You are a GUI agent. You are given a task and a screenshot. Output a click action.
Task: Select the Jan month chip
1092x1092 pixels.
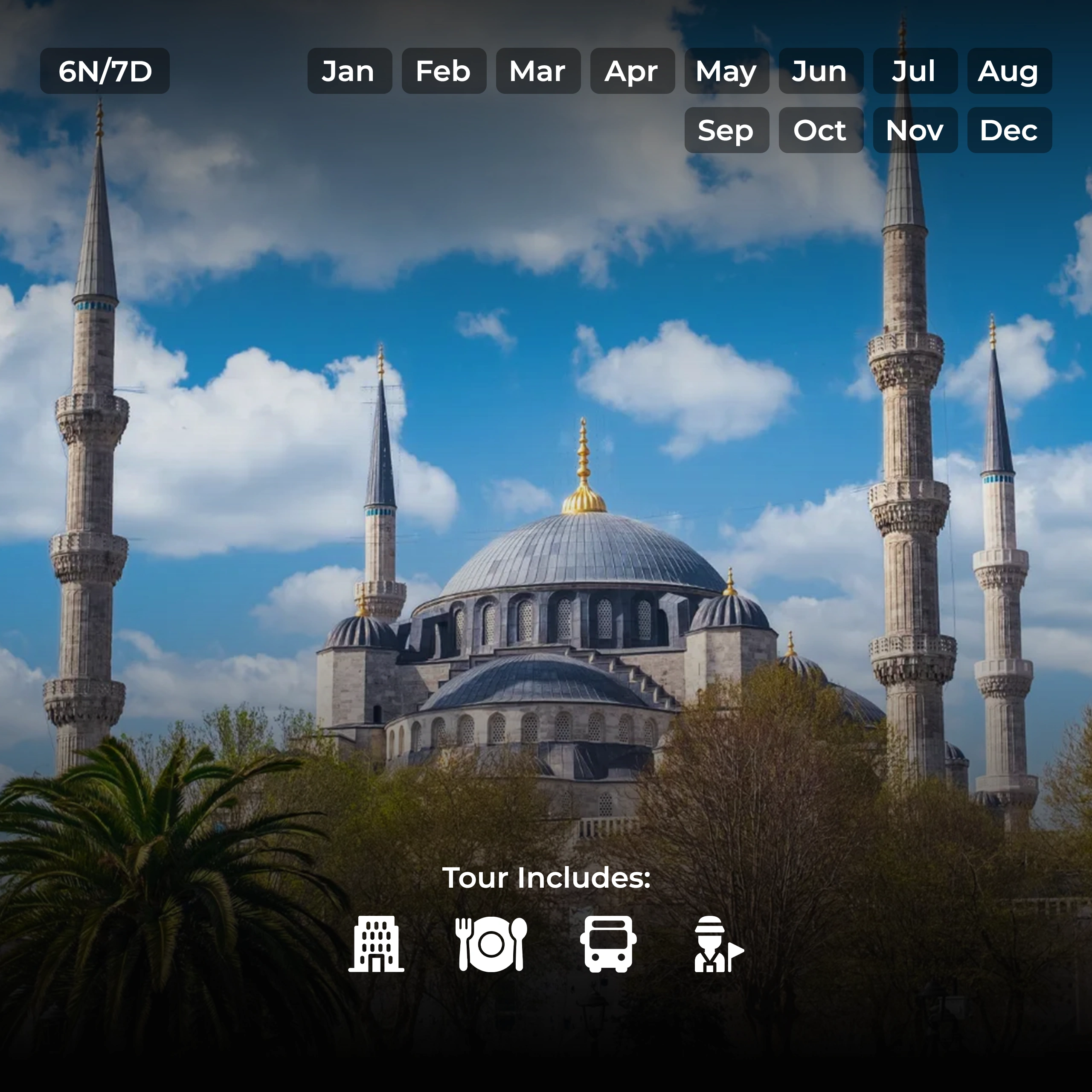[x=349, y=71]
